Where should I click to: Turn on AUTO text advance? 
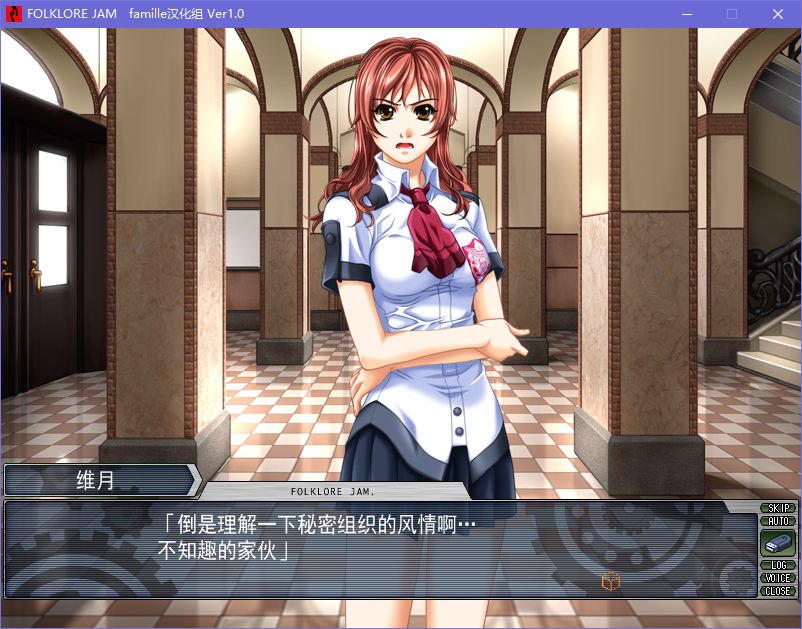(777, 521)
